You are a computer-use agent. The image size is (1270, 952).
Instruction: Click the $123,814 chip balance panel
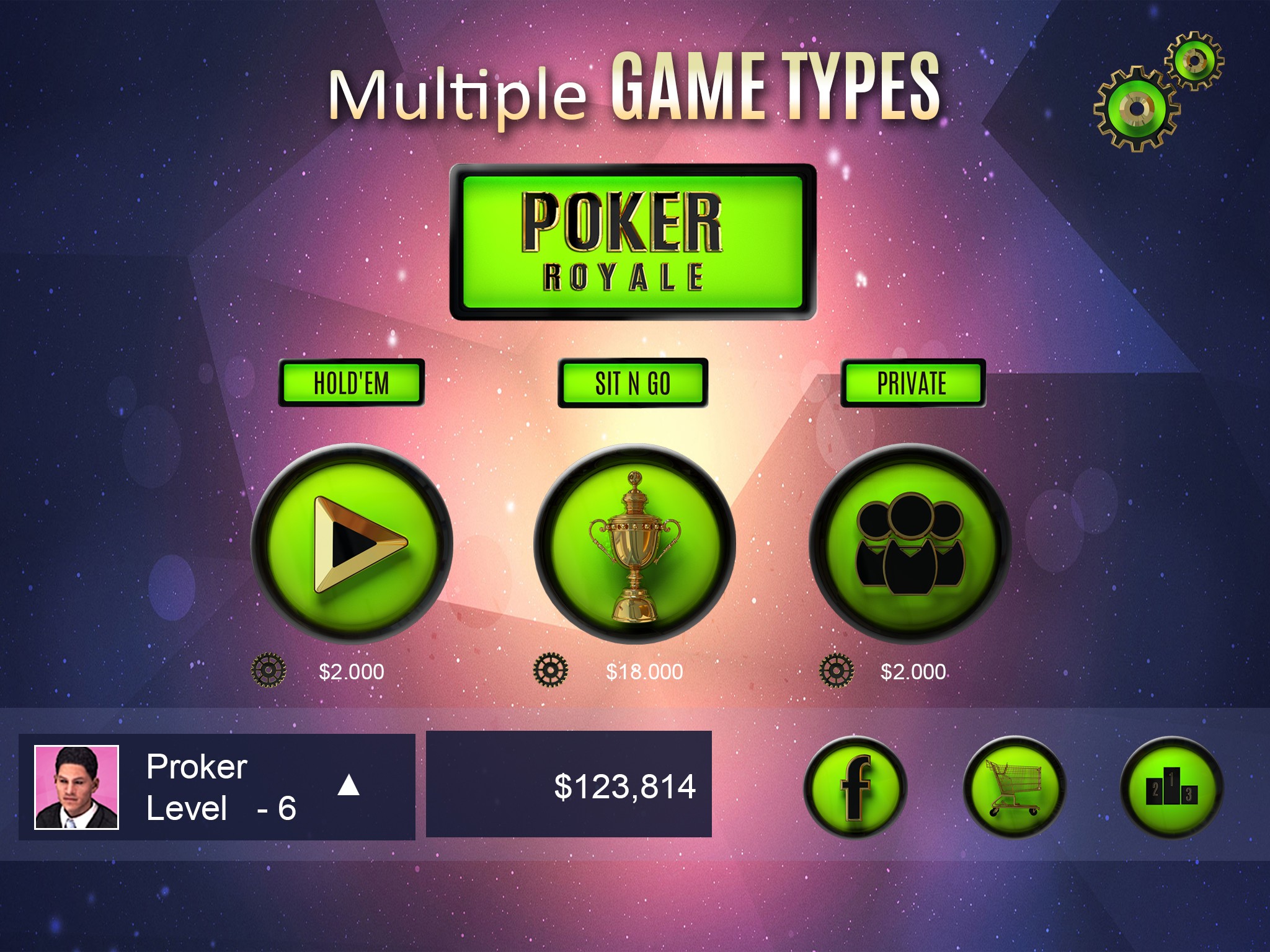[x=569, y=785]
